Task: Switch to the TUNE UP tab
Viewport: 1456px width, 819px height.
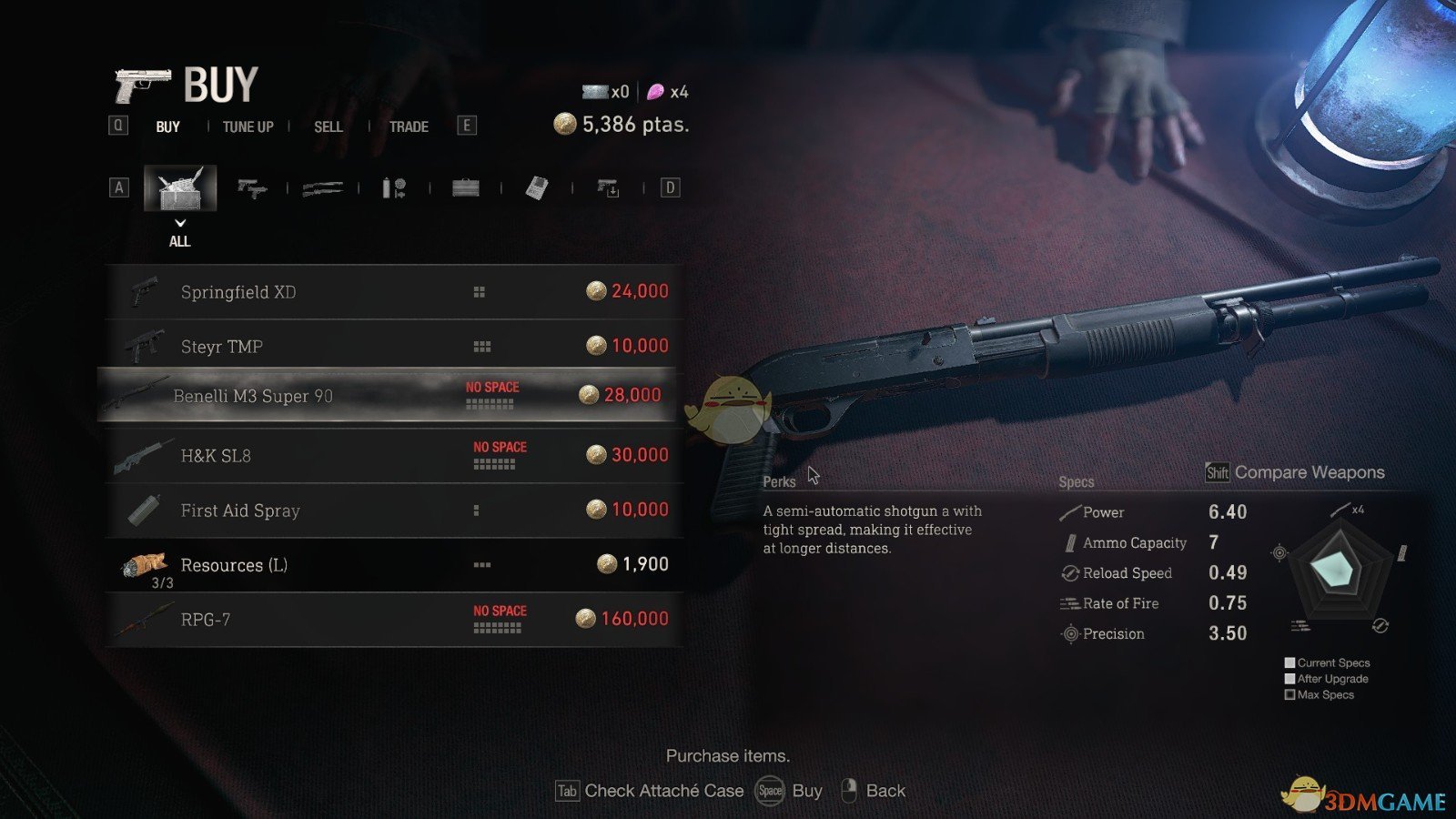Action: (x=248, y=126)
